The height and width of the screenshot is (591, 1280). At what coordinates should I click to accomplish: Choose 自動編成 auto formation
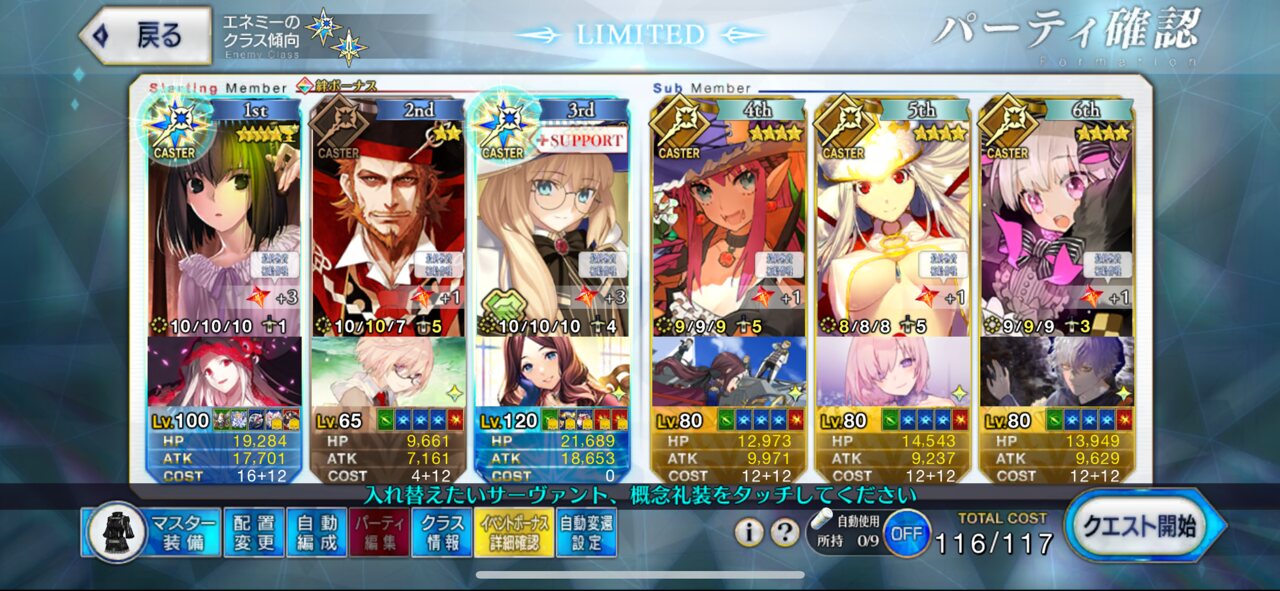pyautogui.click(x=317, y=532)
